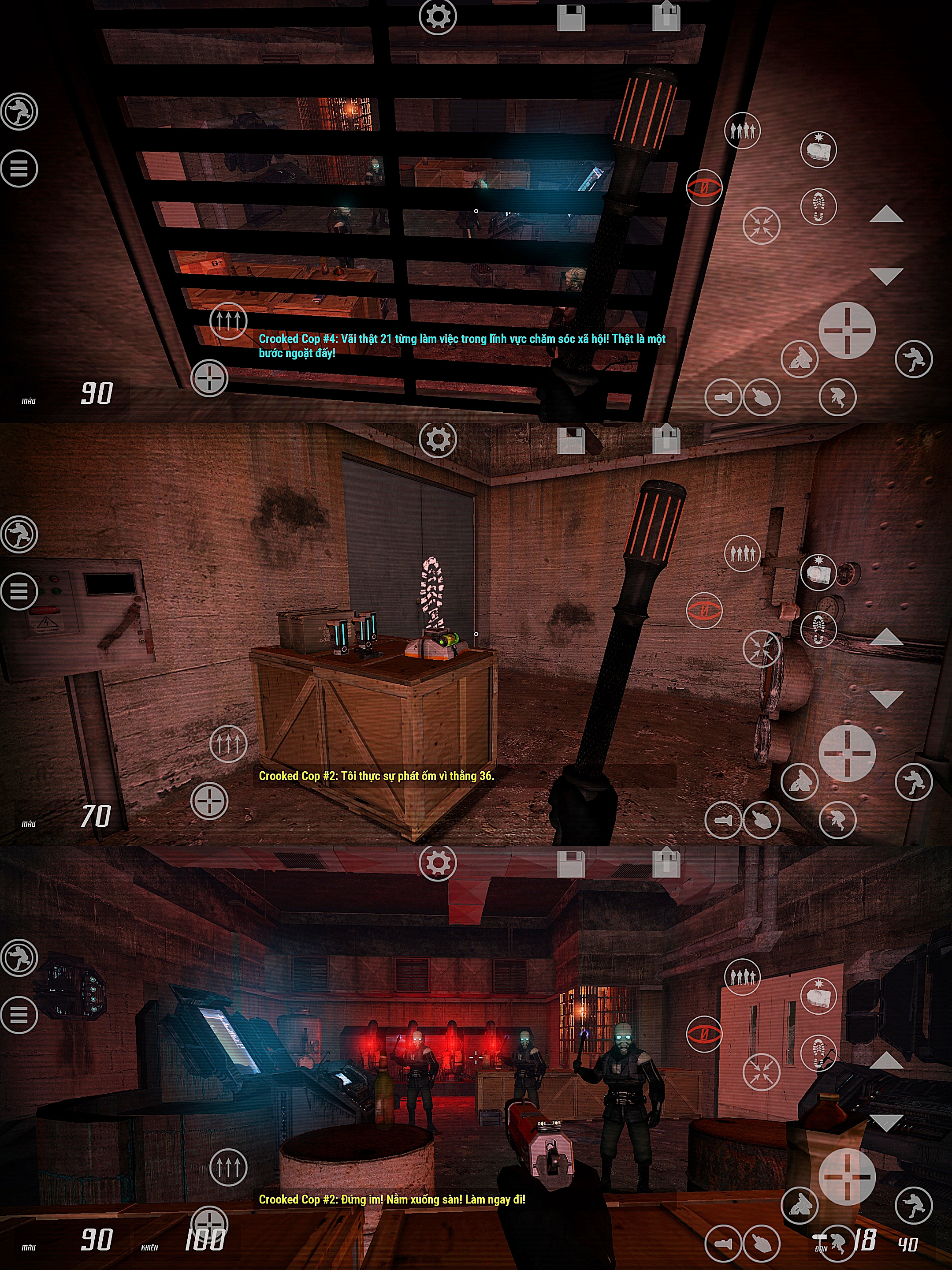Tap the inward arrows icon in the bottom screenshot

(762, 1072)
